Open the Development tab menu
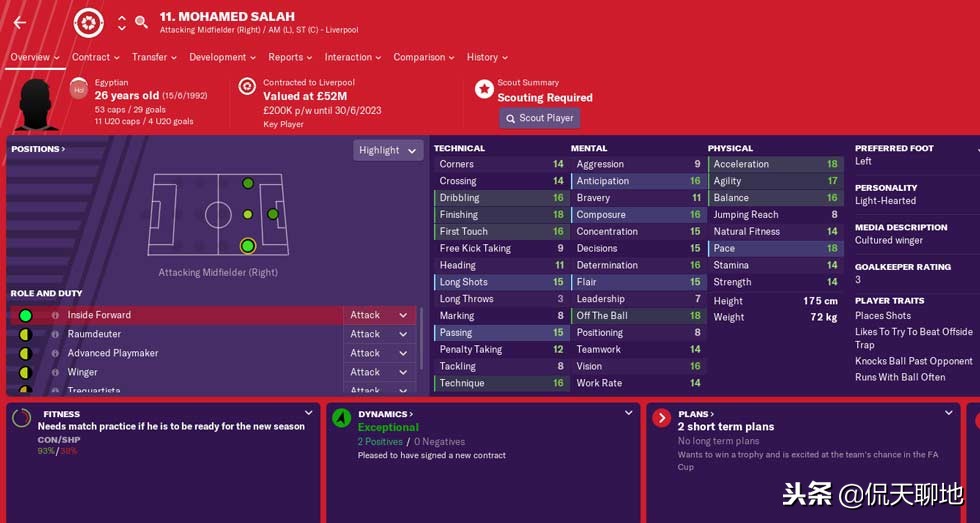The image size is (980, 523). [x=222, y=57]
